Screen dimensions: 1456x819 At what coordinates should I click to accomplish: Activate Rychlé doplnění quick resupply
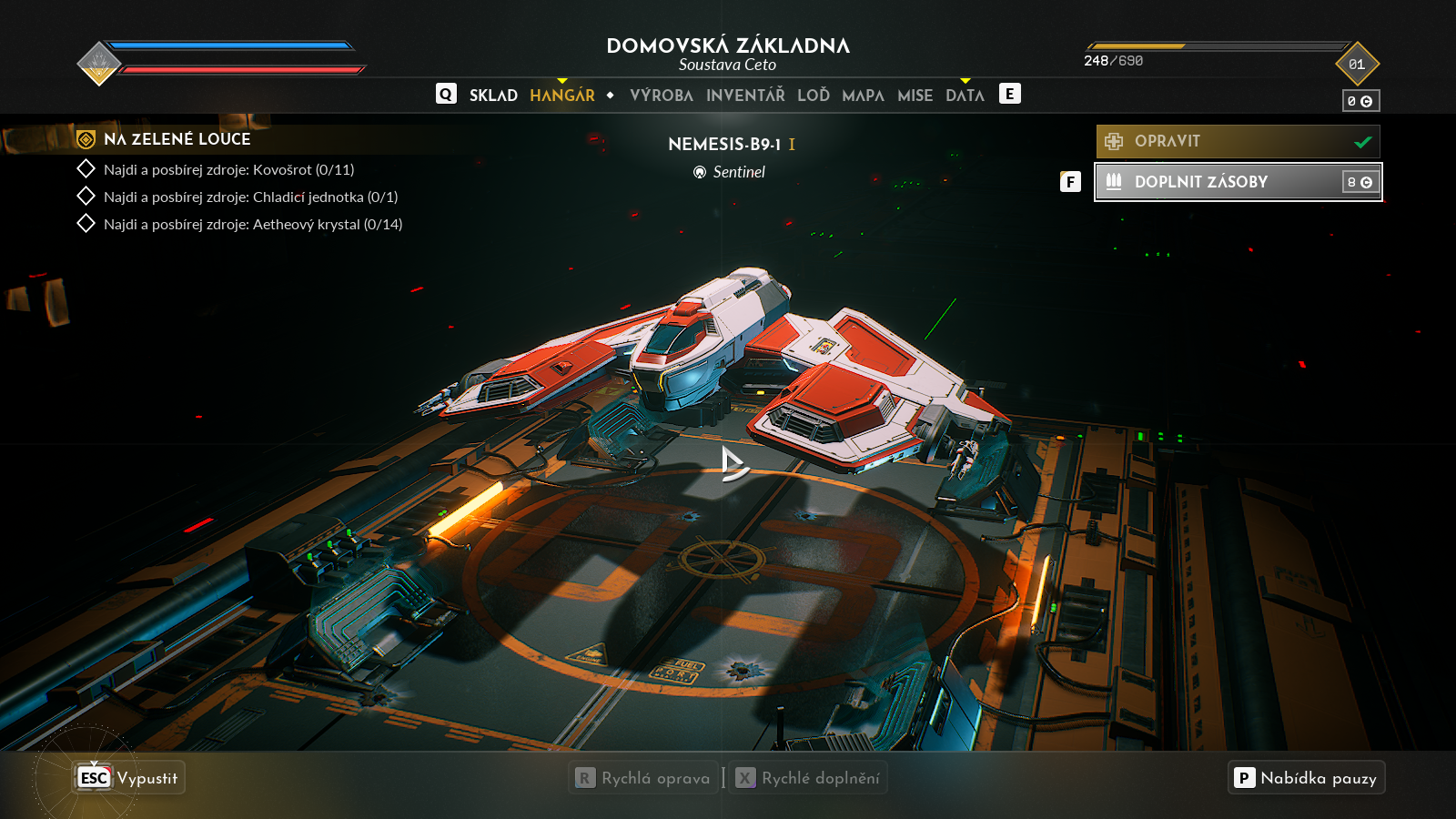(808, 778)
